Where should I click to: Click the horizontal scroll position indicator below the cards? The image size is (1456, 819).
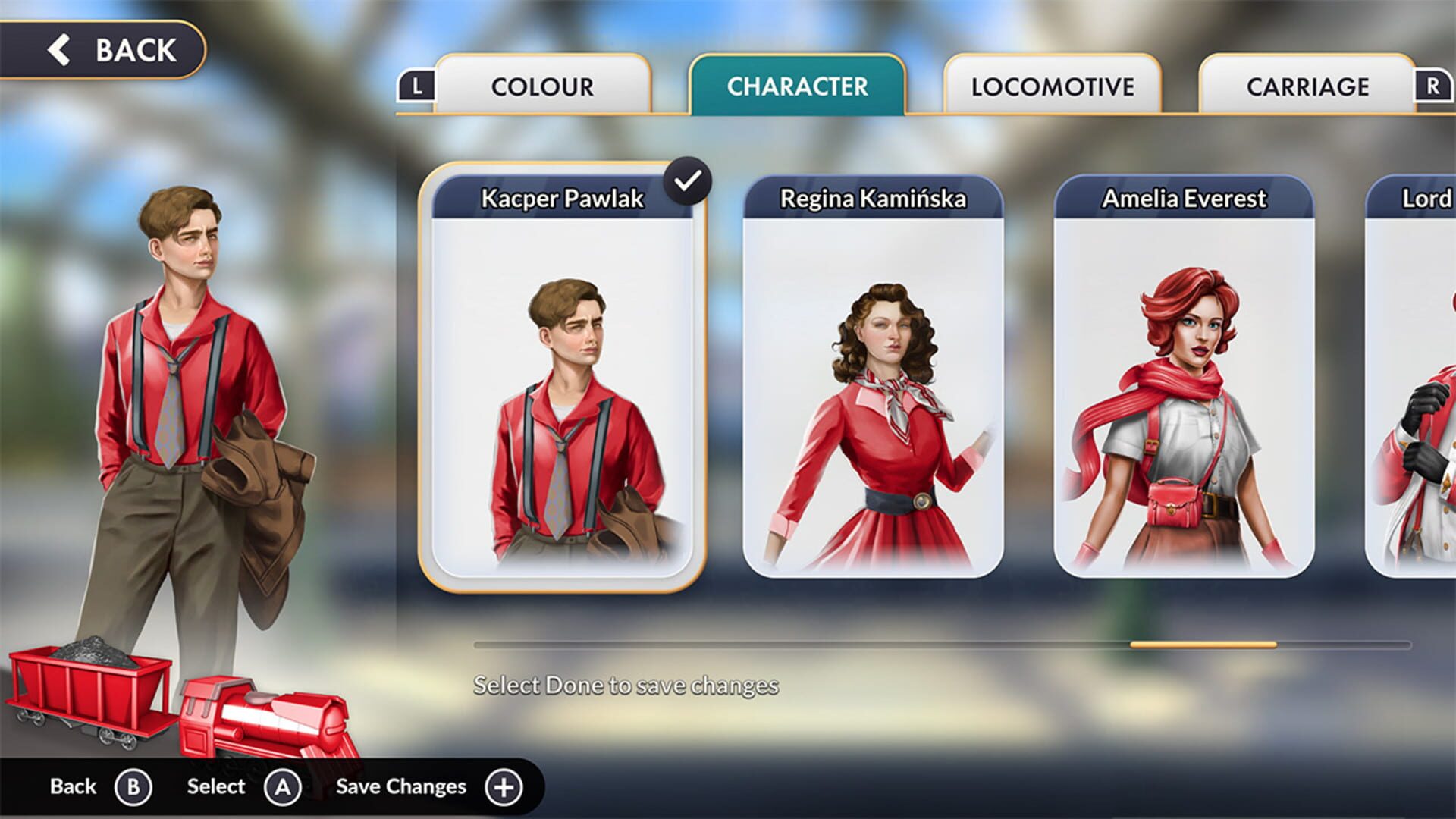[x=1203, y=644]
